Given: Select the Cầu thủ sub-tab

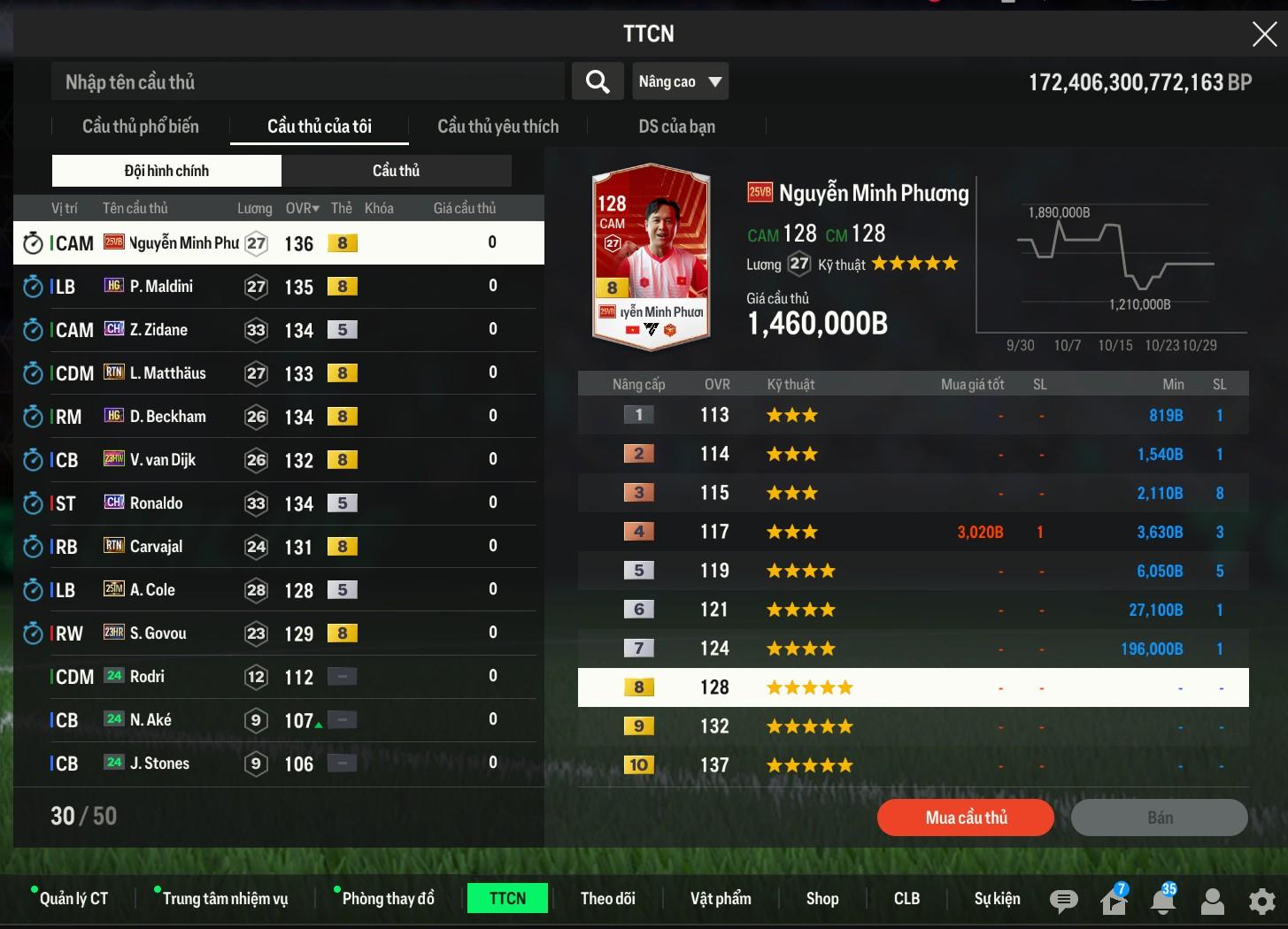Looking at the screenshot, I should [x=396, y=171].
